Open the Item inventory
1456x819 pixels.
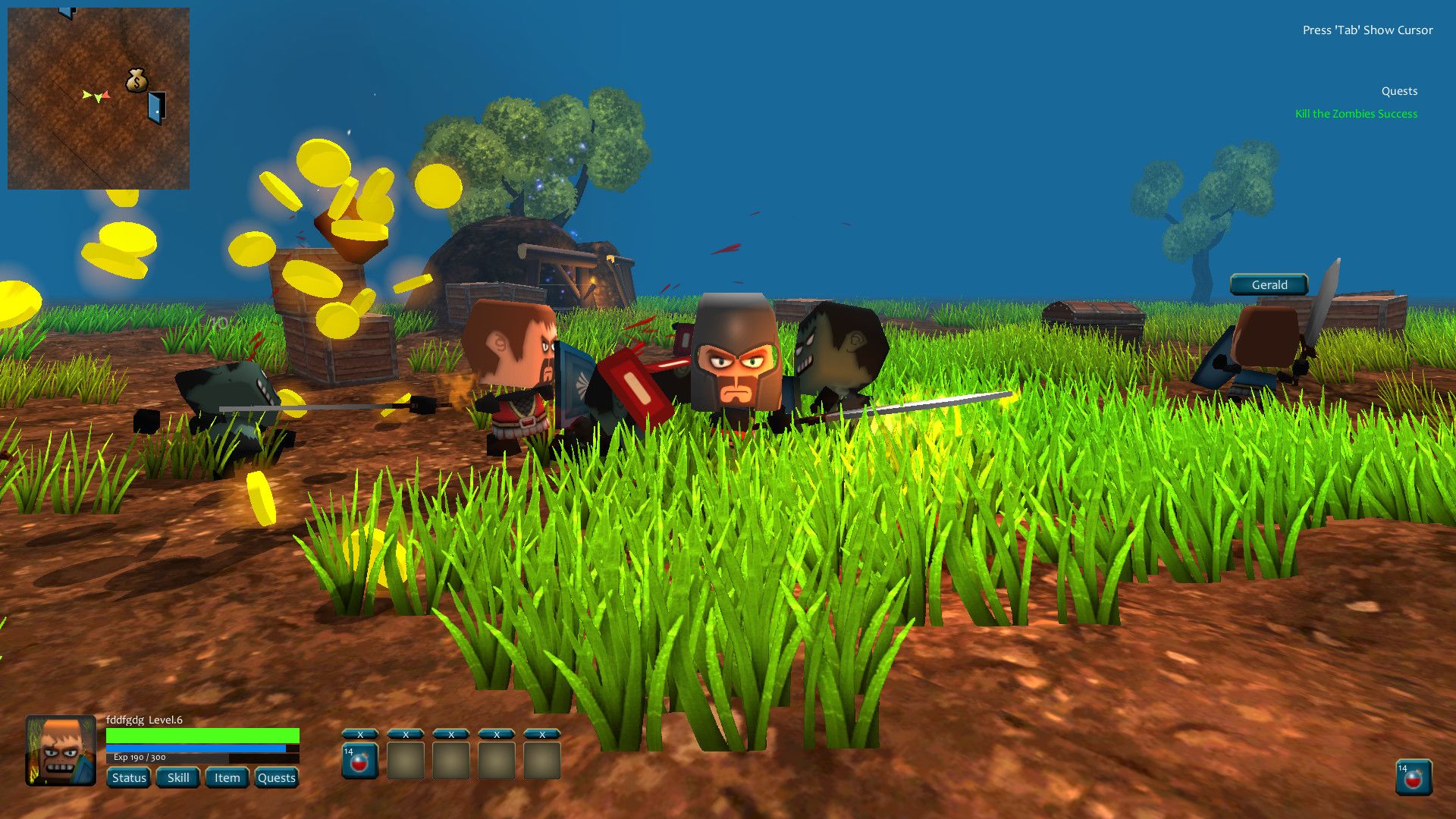point(227,777)
